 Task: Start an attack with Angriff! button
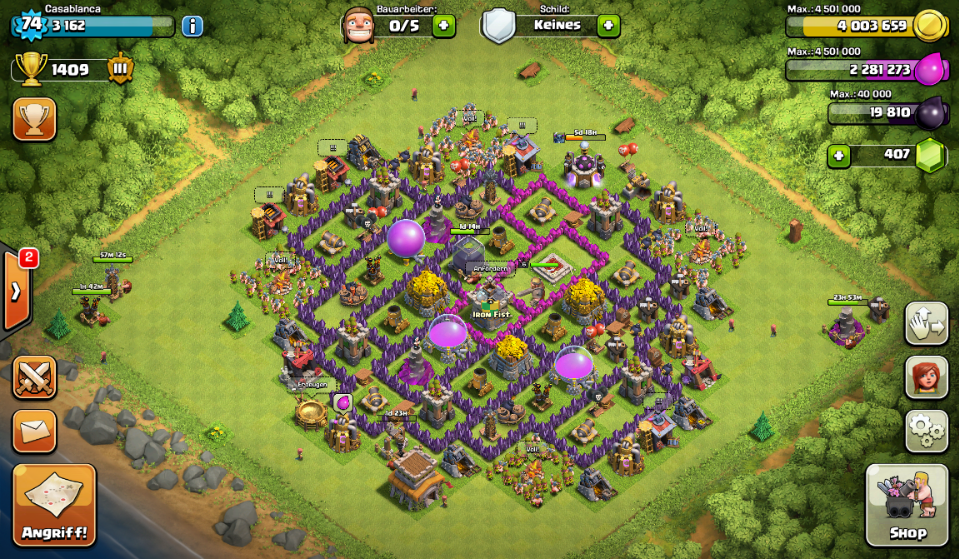coord(54,504)
